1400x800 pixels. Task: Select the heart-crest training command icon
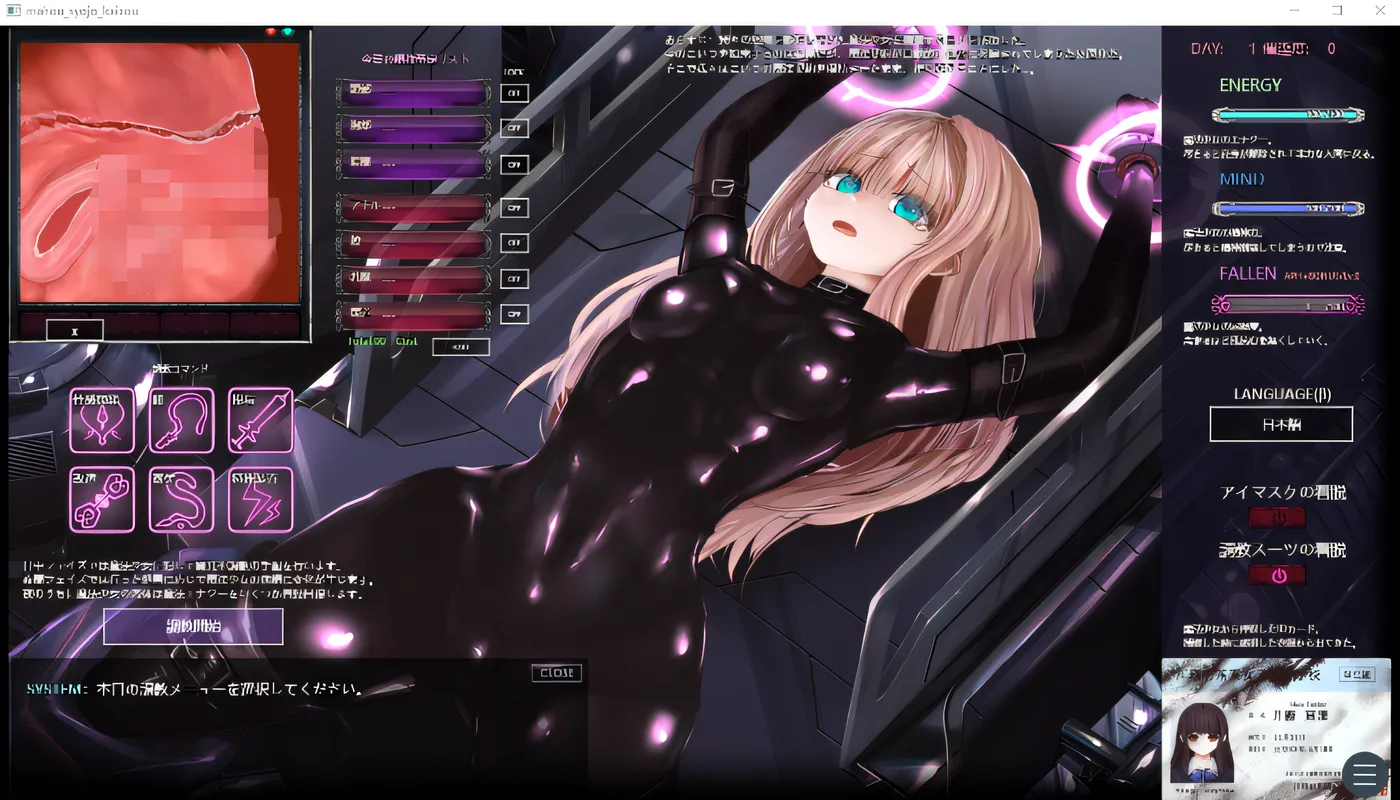coord(102,421)
